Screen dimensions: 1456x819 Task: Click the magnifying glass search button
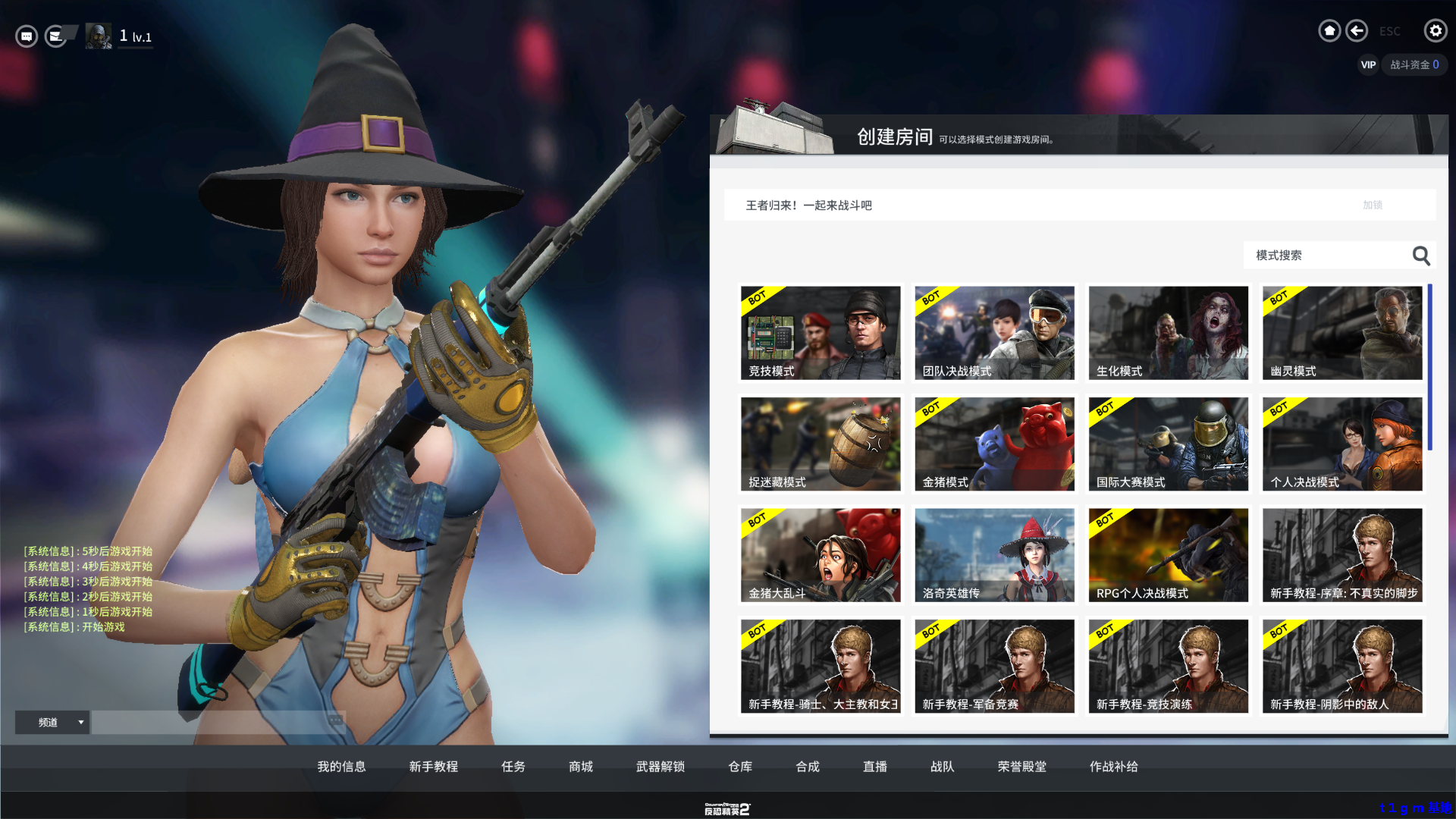(1421, 256)
